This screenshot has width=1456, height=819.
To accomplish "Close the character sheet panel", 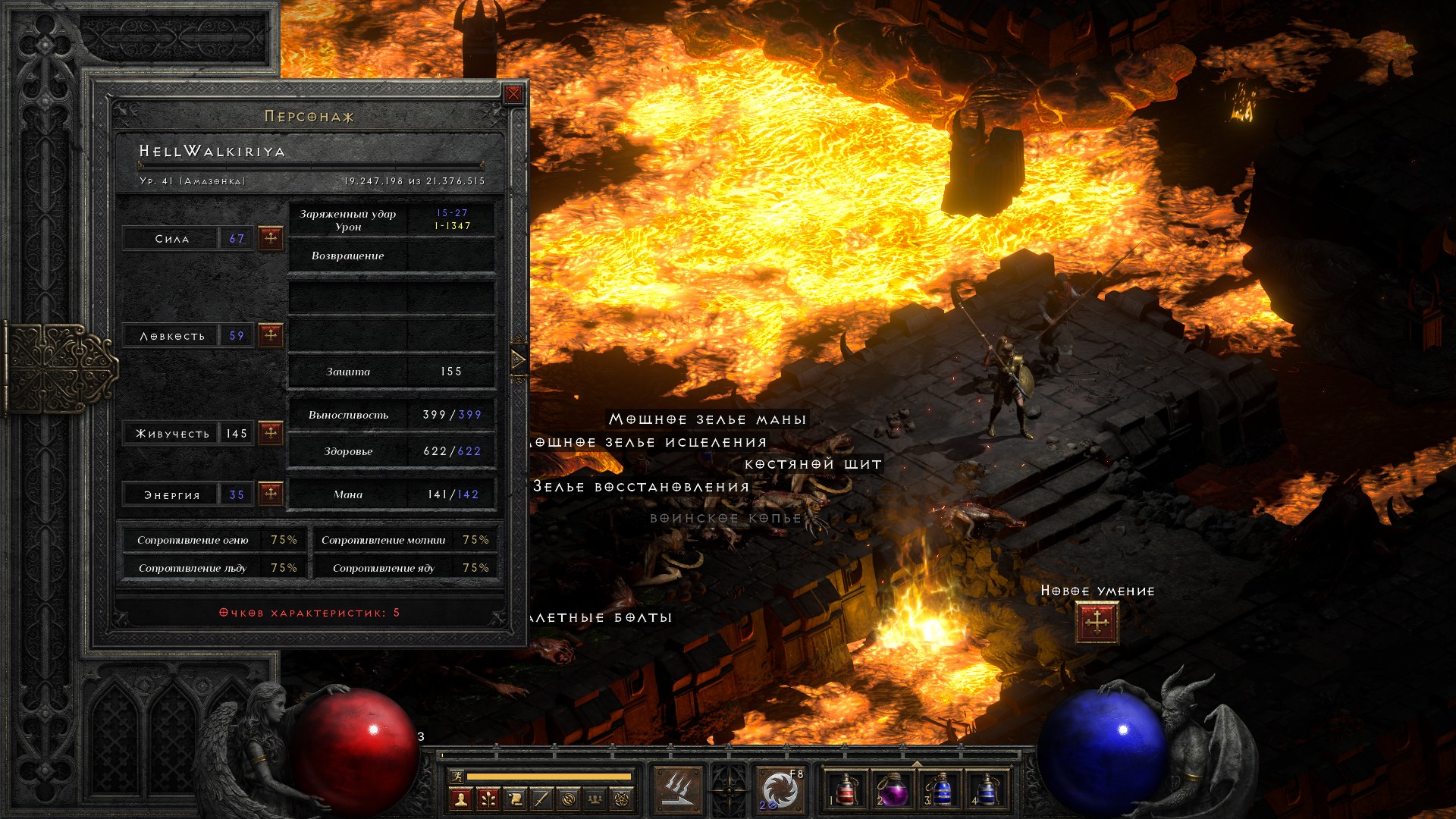I will point(513,94).
